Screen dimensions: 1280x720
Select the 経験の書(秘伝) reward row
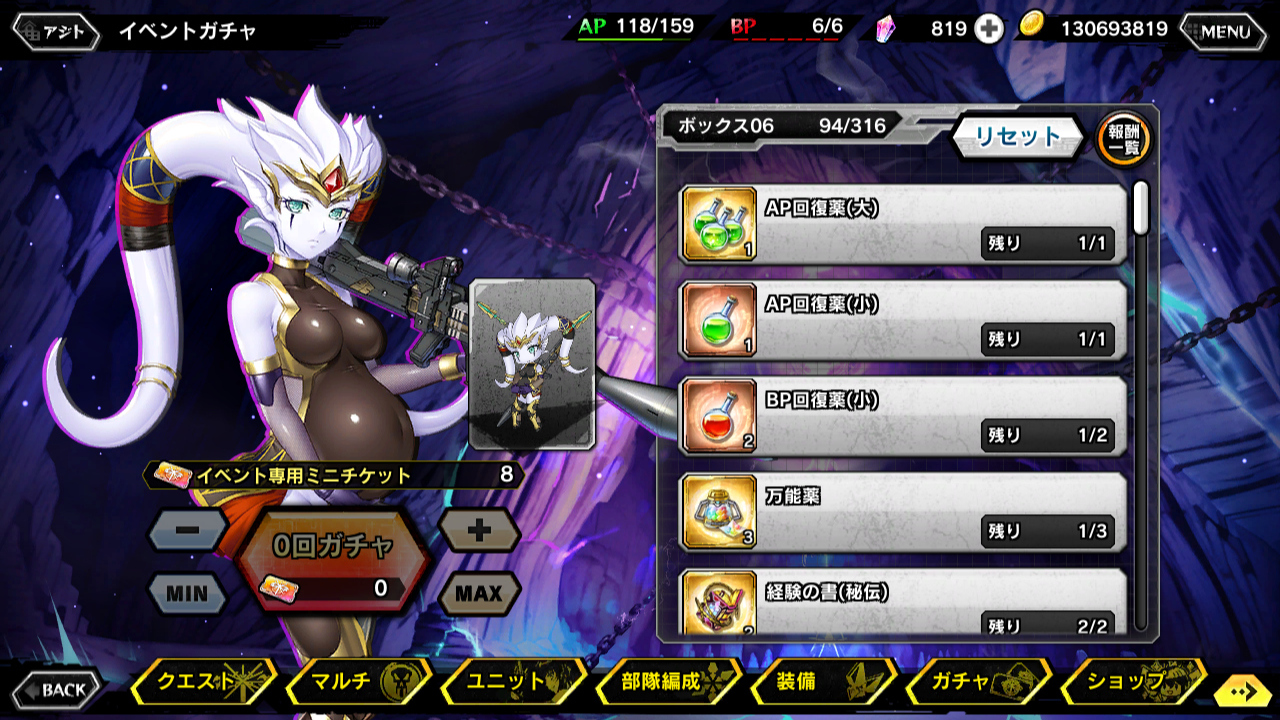click(x=902, y=604)
